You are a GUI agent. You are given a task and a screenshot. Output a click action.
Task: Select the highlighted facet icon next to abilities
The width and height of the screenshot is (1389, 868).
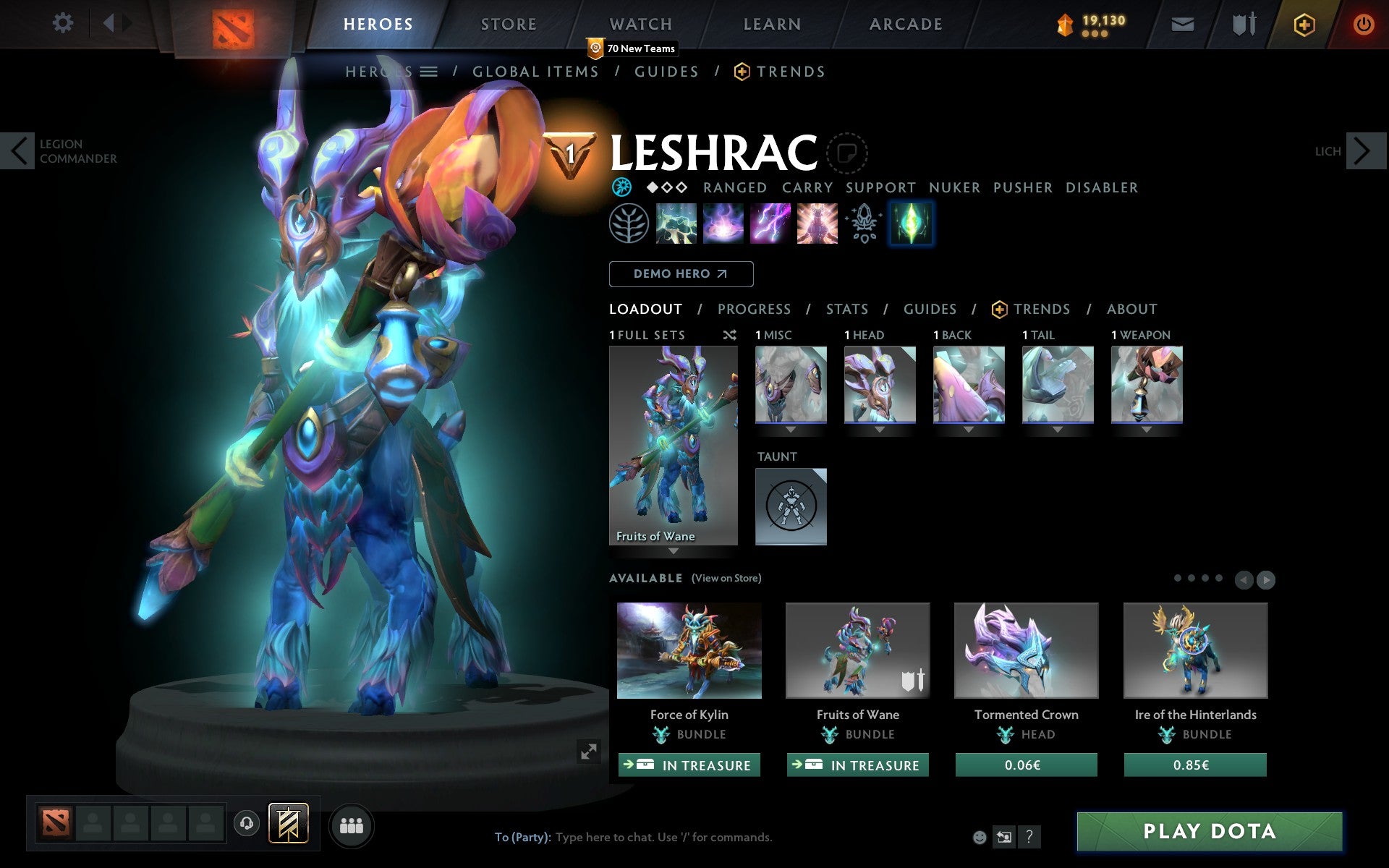pos(911,224)
